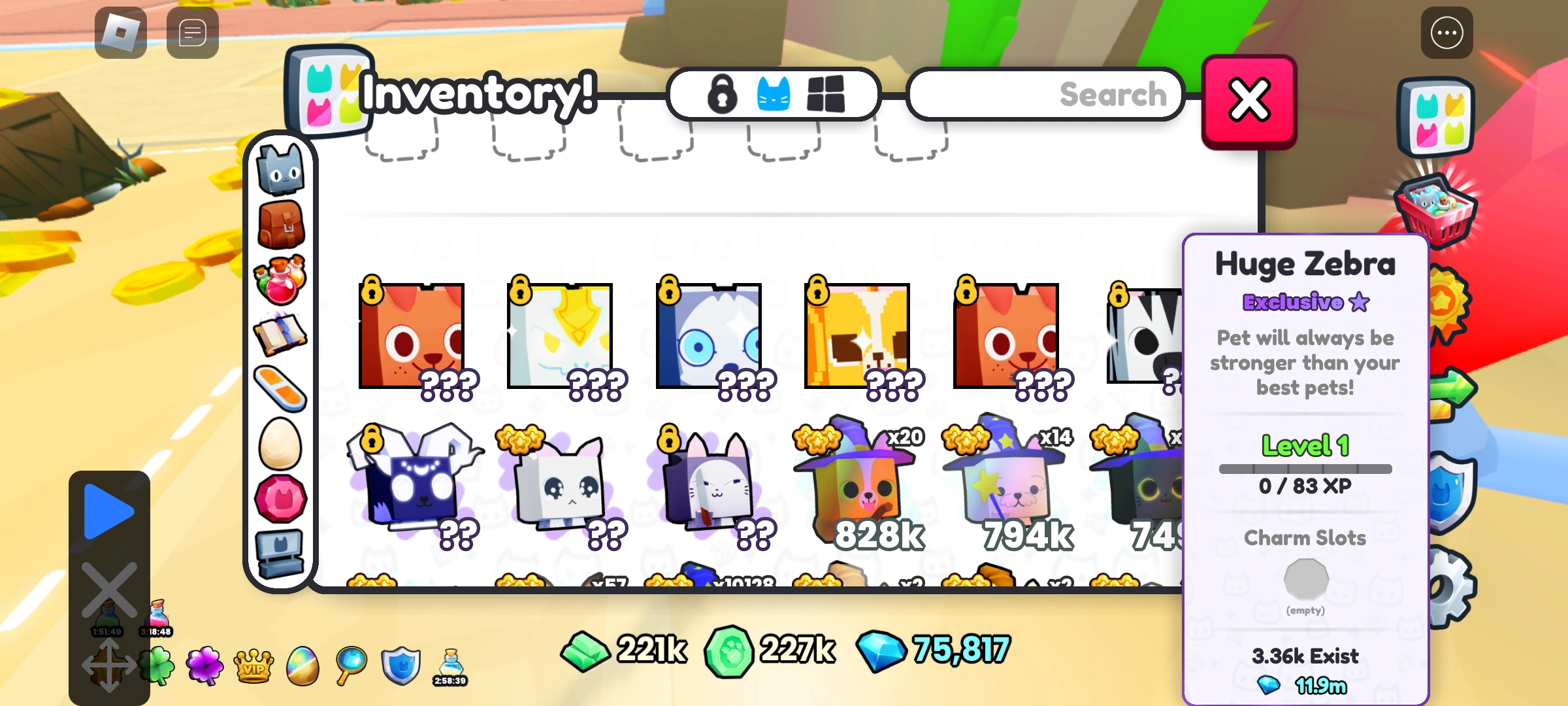1568x706 pixels.
Task: Open the Potions category icon
Action: coord(281,281)
